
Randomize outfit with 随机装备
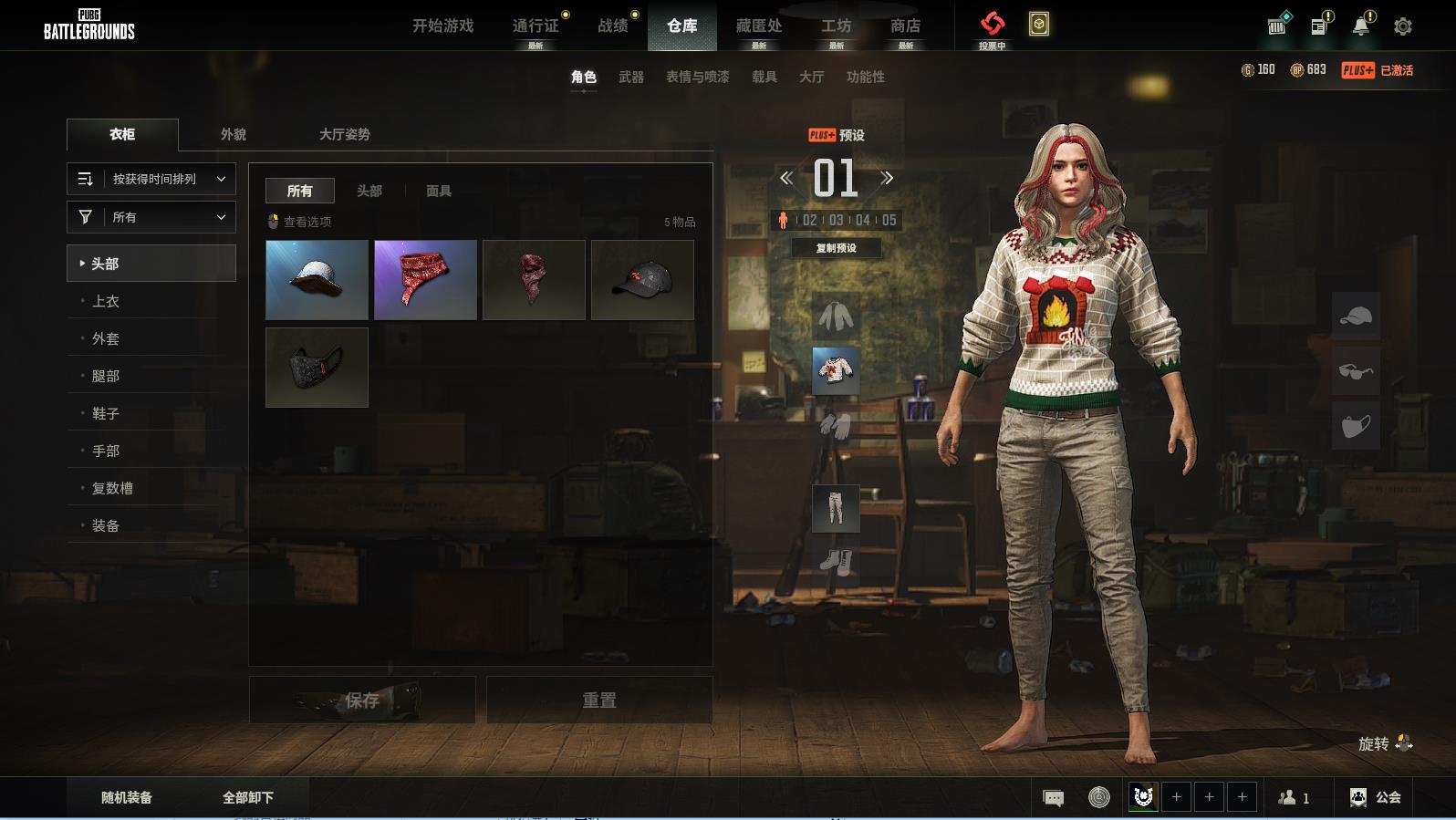127,797
